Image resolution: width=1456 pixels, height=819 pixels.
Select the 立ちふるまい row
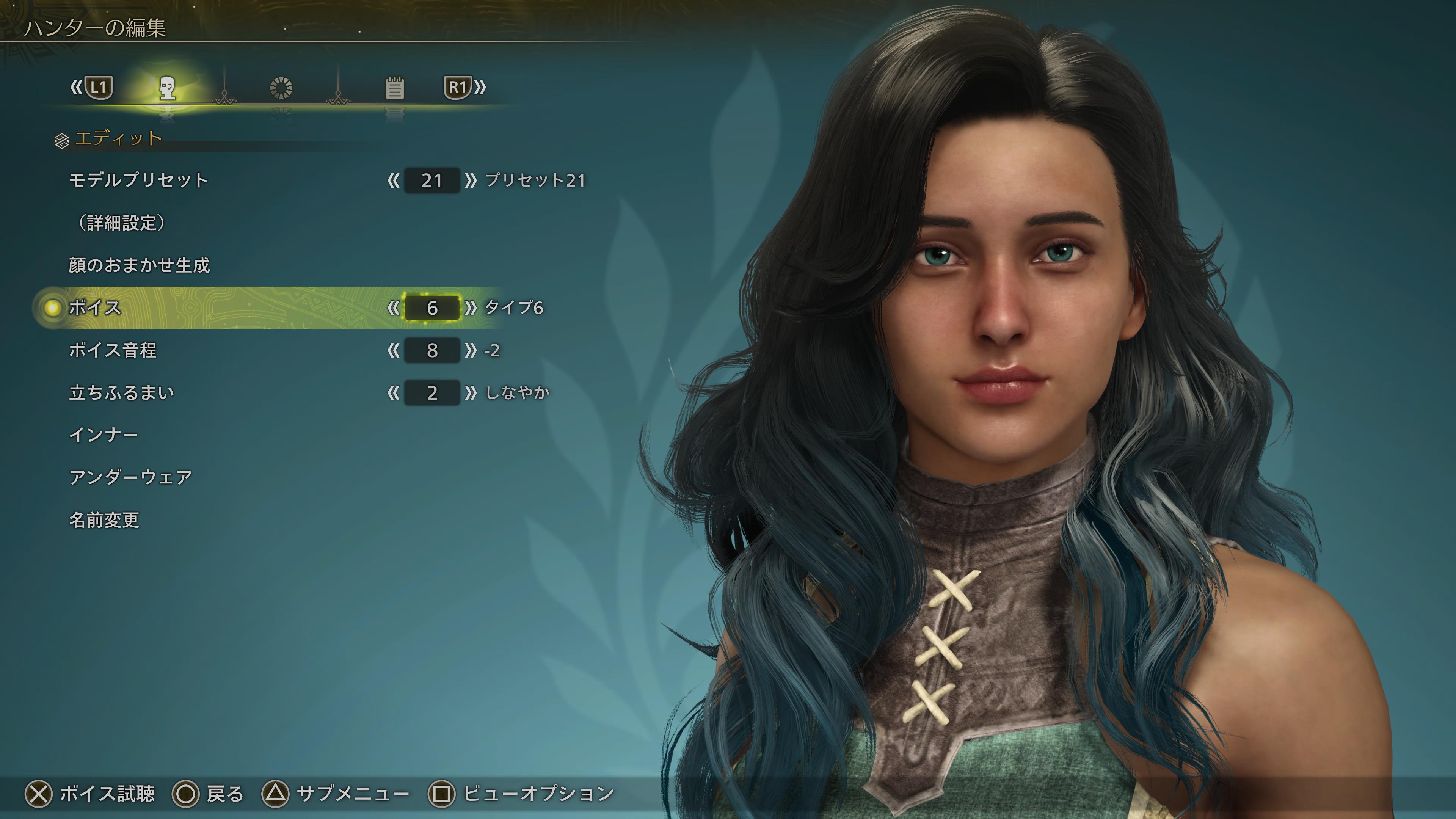pos(121,393)
